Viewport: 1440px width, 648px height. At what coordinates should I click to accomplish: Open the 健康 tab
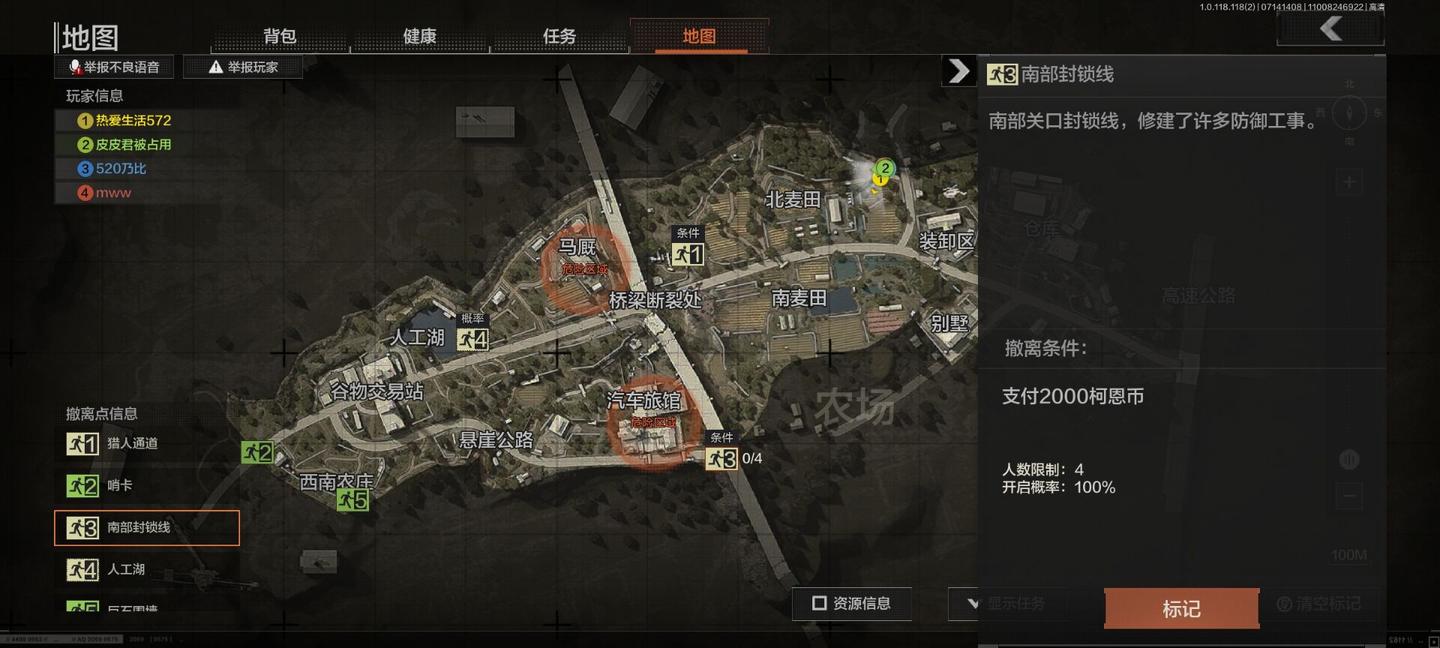(x=420, y=36)
